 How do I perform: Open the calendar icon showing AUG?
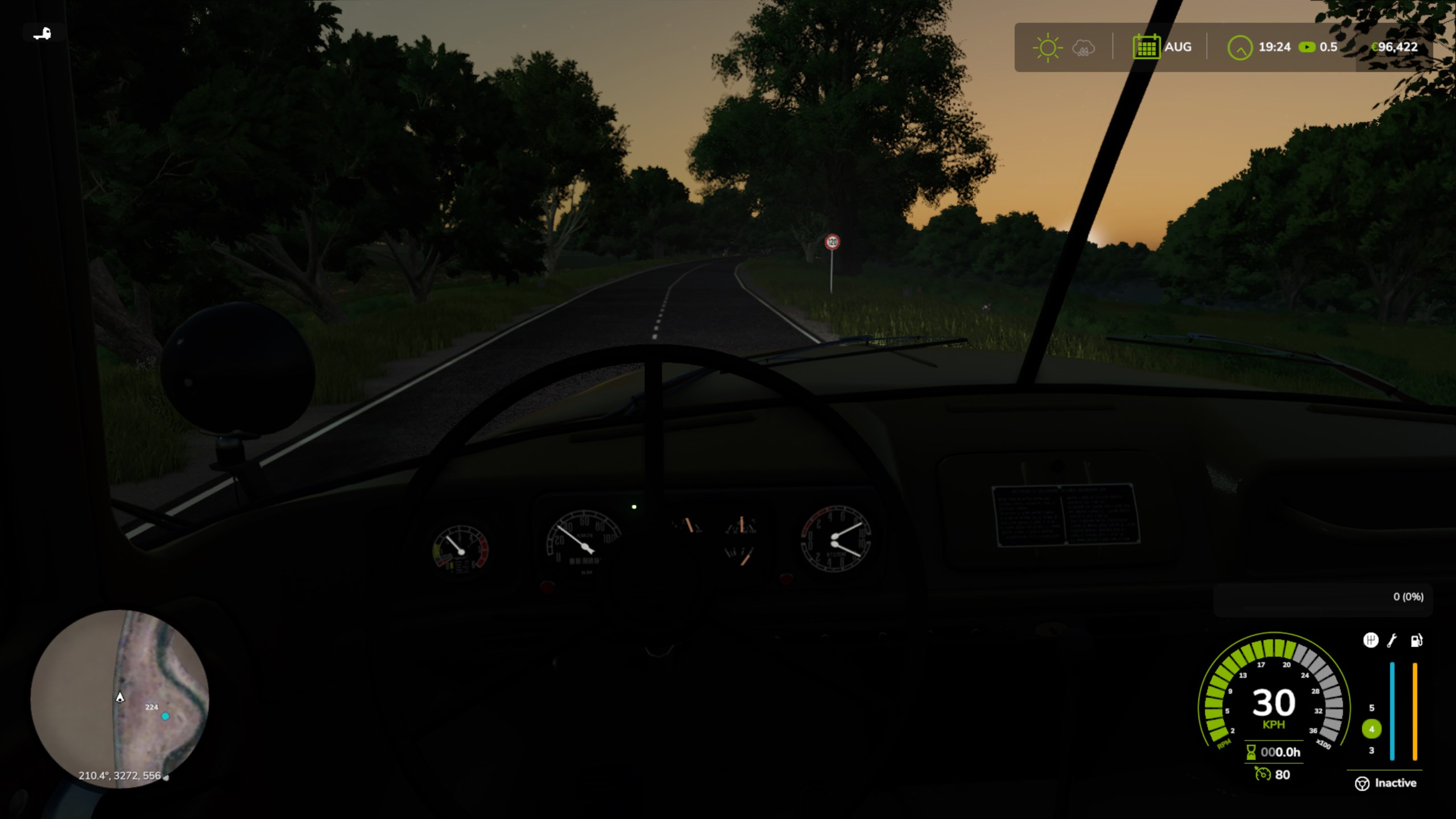[x=1146, y=47]
